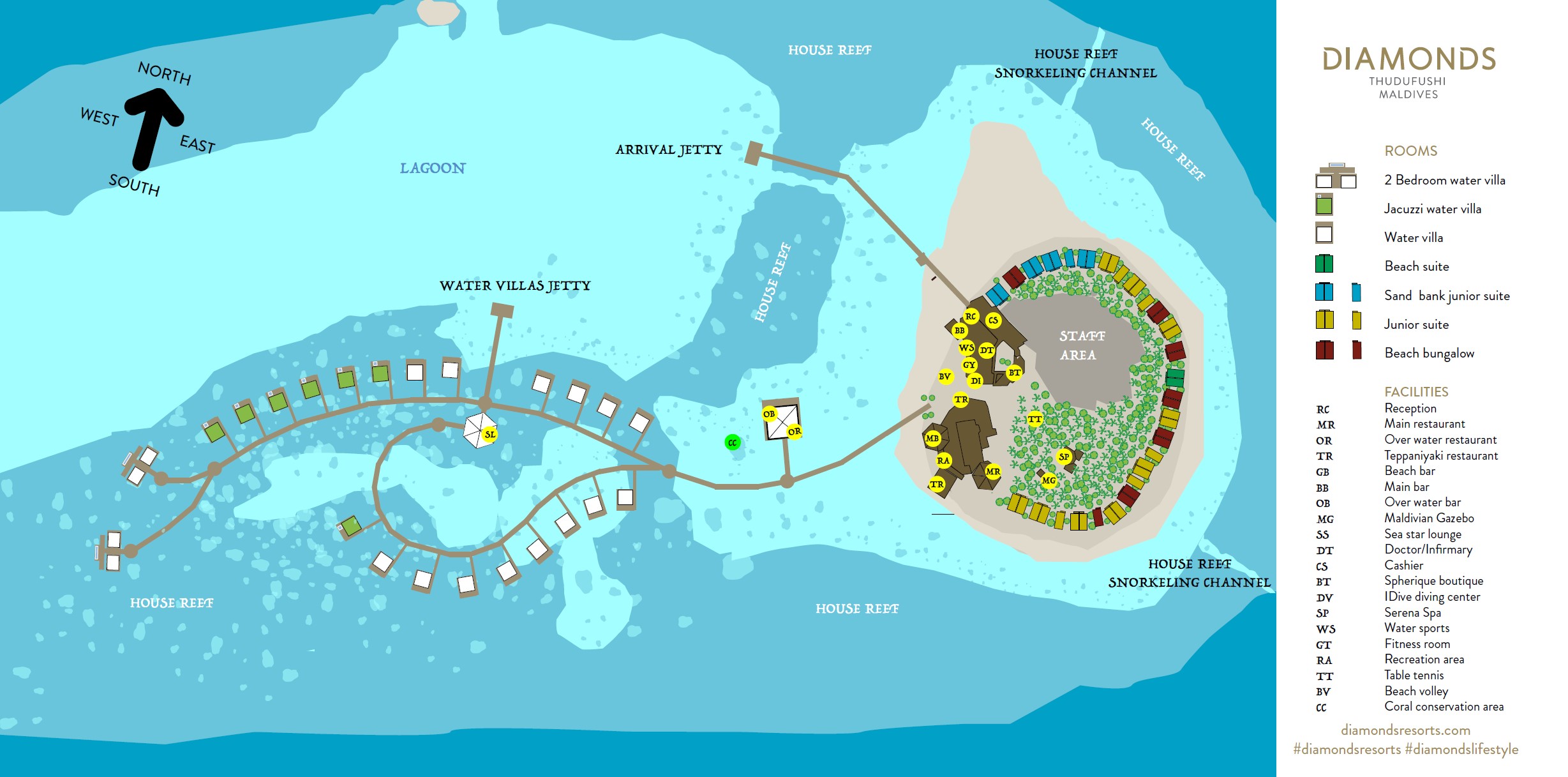
Task: Select the MR main restaurant map marker
Action: point(993,471)
